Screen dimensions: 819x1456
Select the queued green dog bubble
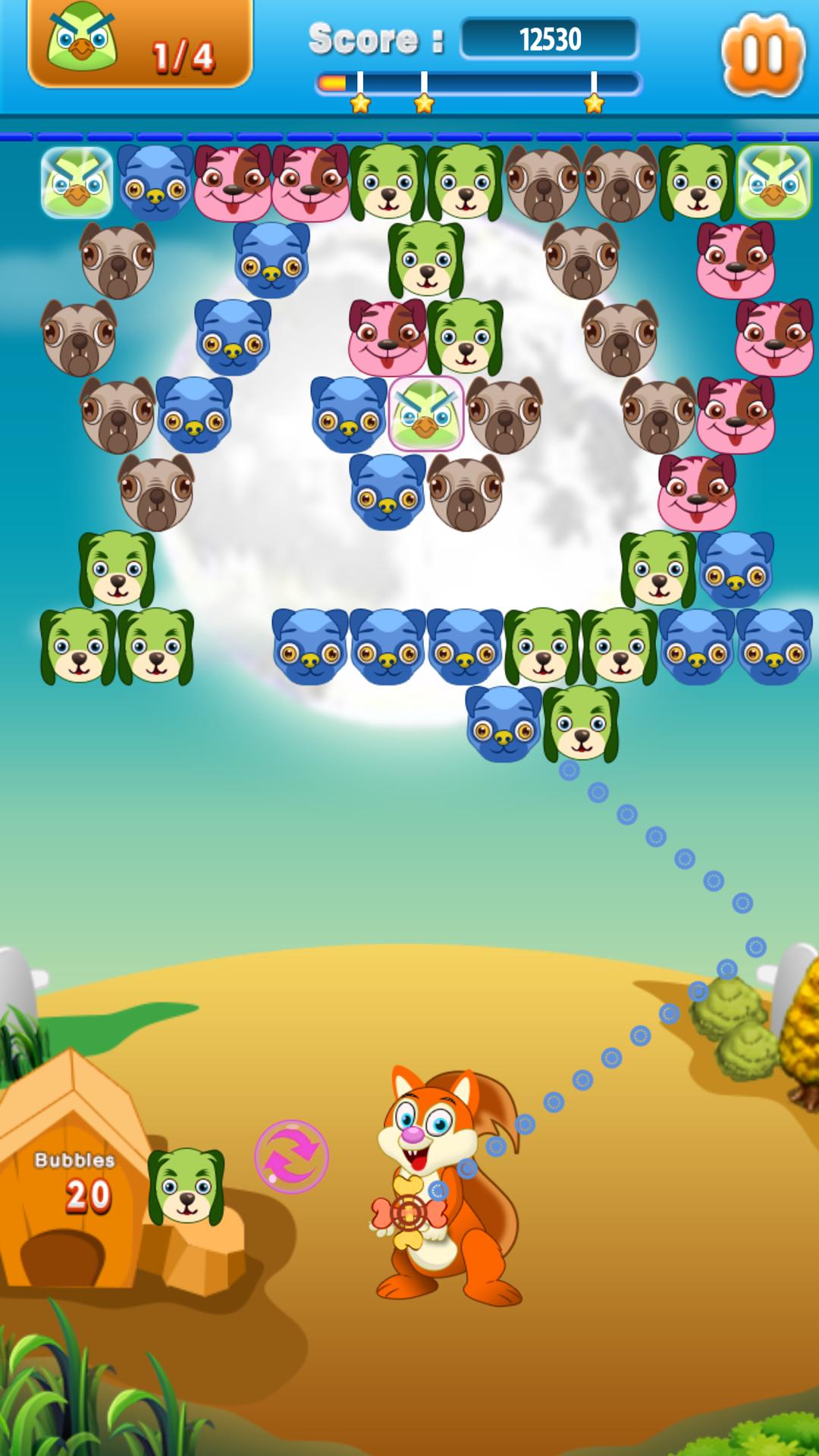tap(186, 1186)
